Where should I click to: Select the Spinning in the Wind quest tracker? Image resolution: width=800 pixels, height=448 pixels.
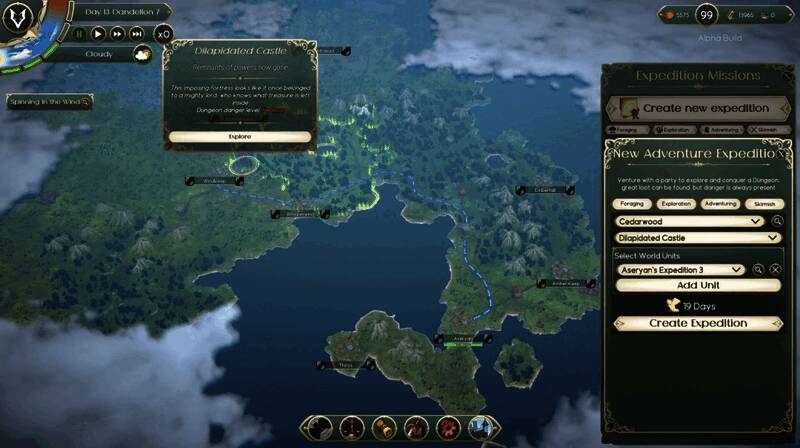pyautogui.click(x=50, y=102)
